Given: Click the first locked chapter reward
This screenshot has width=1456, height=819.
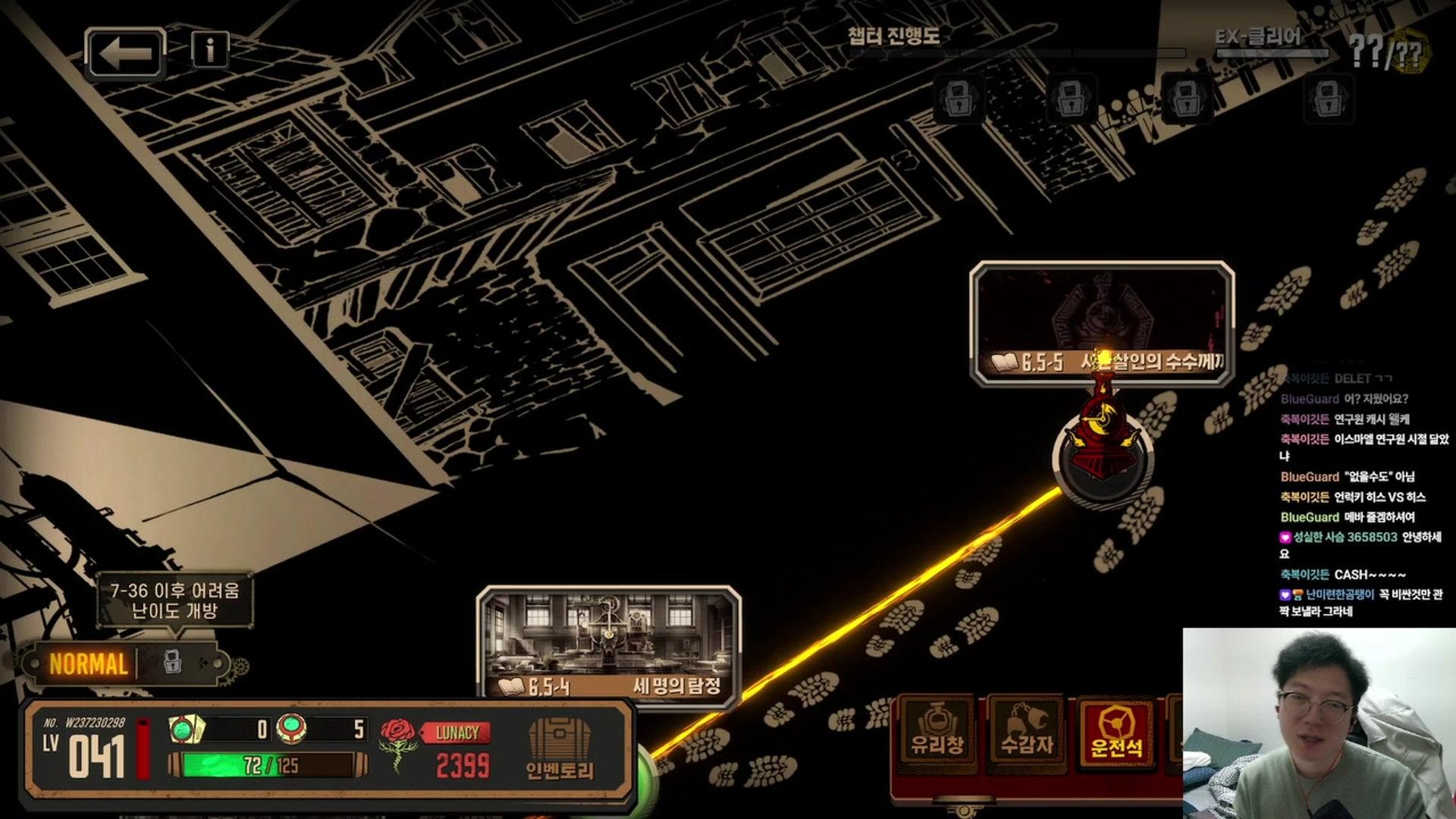Looking at the screenshot, I should point(959,98).
